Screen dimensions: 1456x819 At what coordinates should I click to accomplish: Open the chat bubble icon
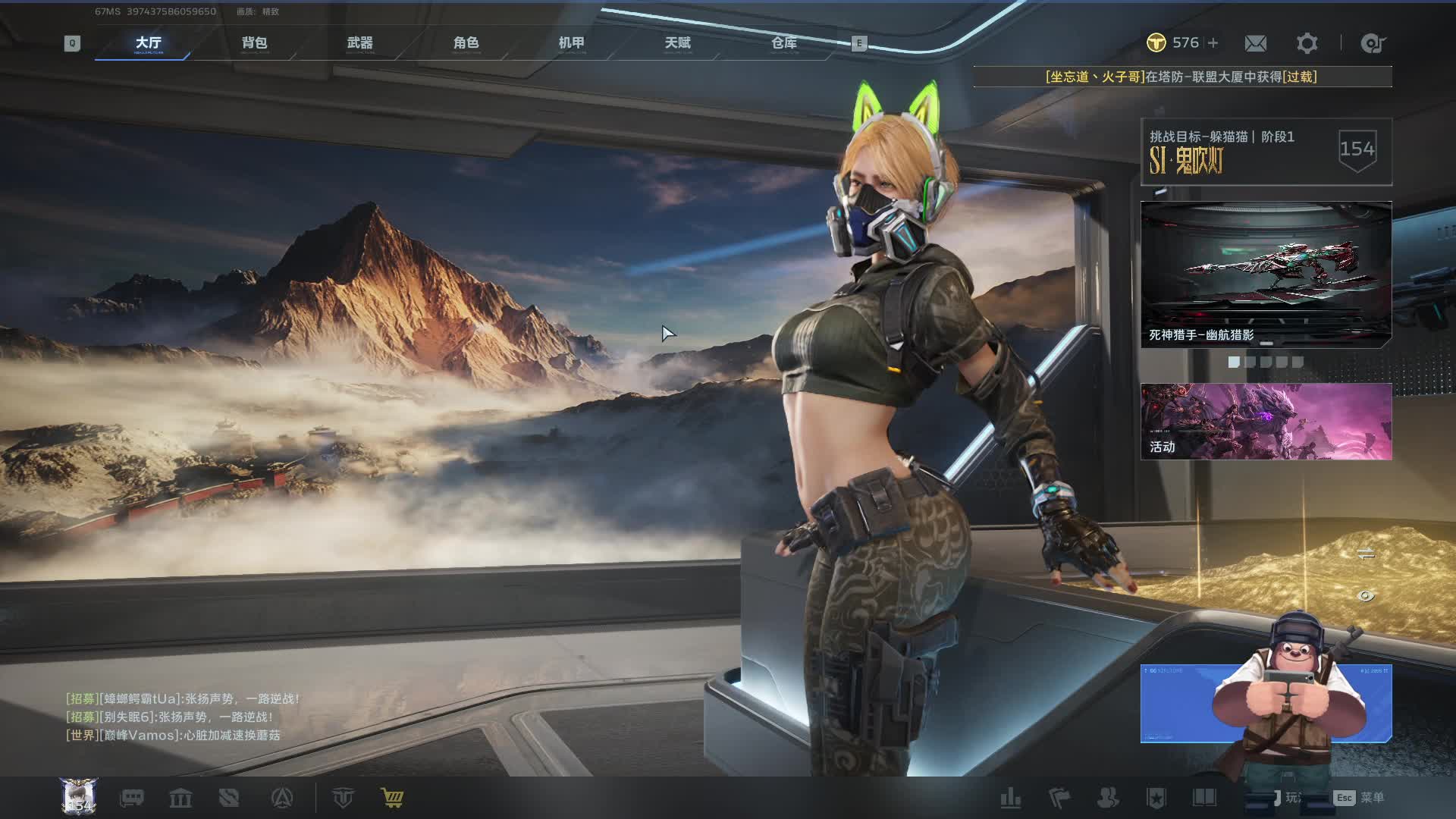(x=132, y=798)
